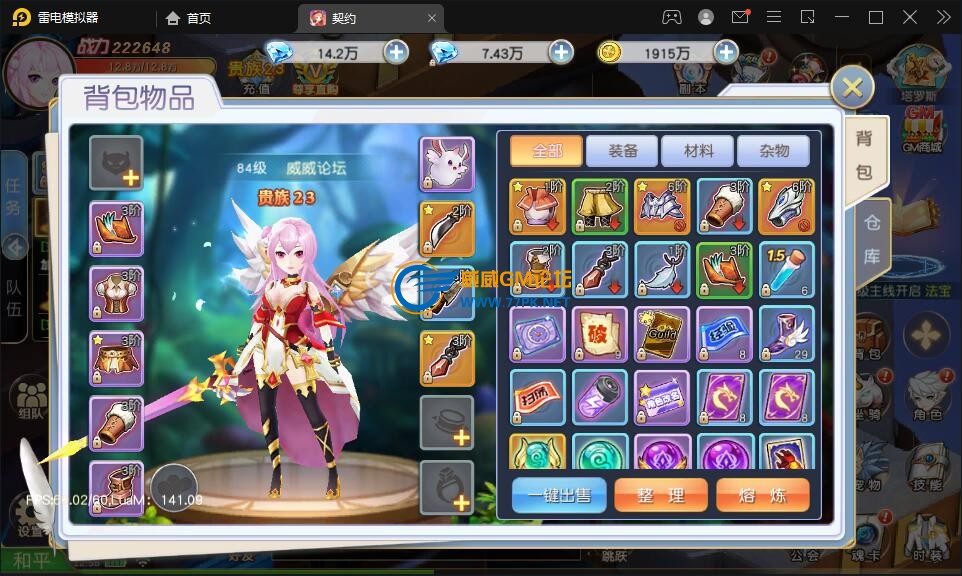Select the white feather item slot
Viewport: 962px width, 576px height.
pos(662,270)
